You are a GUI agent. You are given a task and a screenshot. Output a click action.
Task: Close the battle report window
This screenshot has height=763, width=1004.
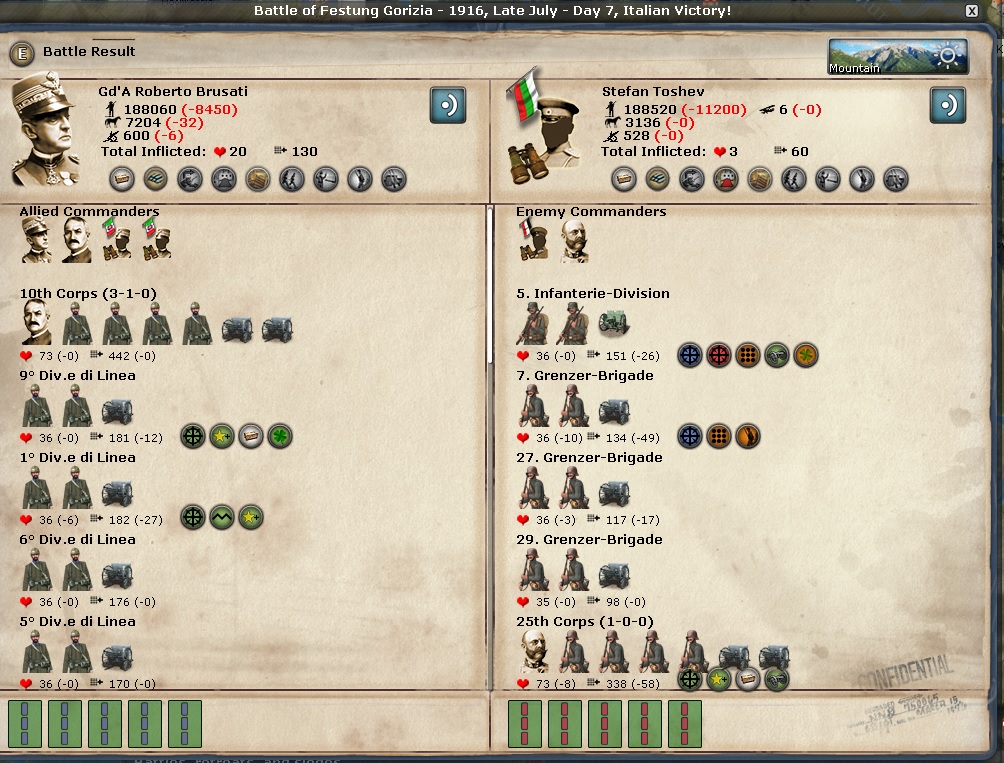click(971, 11)
